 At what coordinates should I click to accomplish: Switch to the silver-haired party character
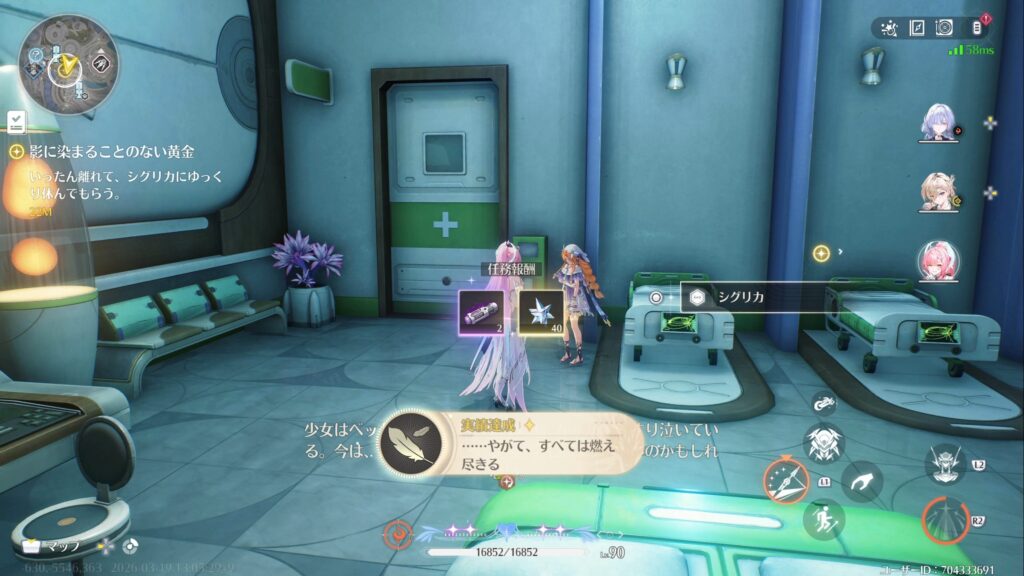pyautogui.click(x=938, y=123)
